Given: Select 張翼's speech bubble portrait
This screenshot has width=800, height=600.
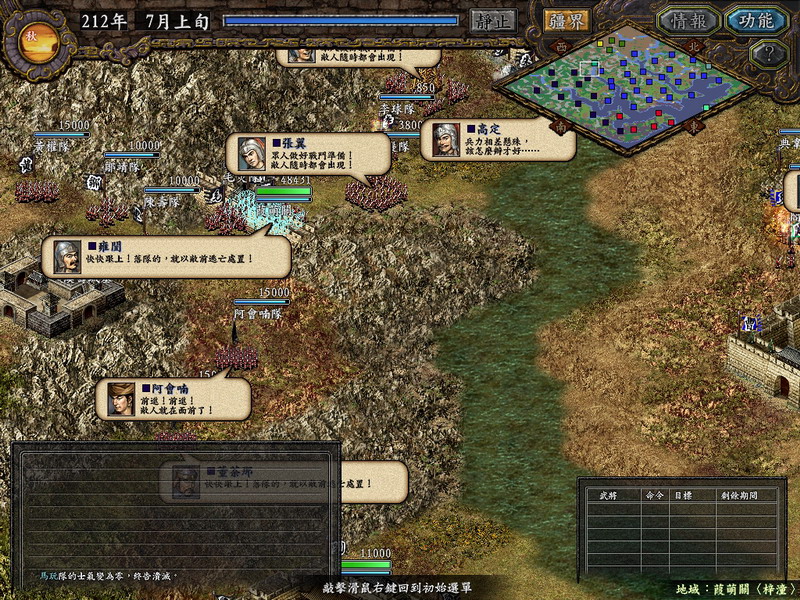Looking at the screenshot, I should [252, 154].
